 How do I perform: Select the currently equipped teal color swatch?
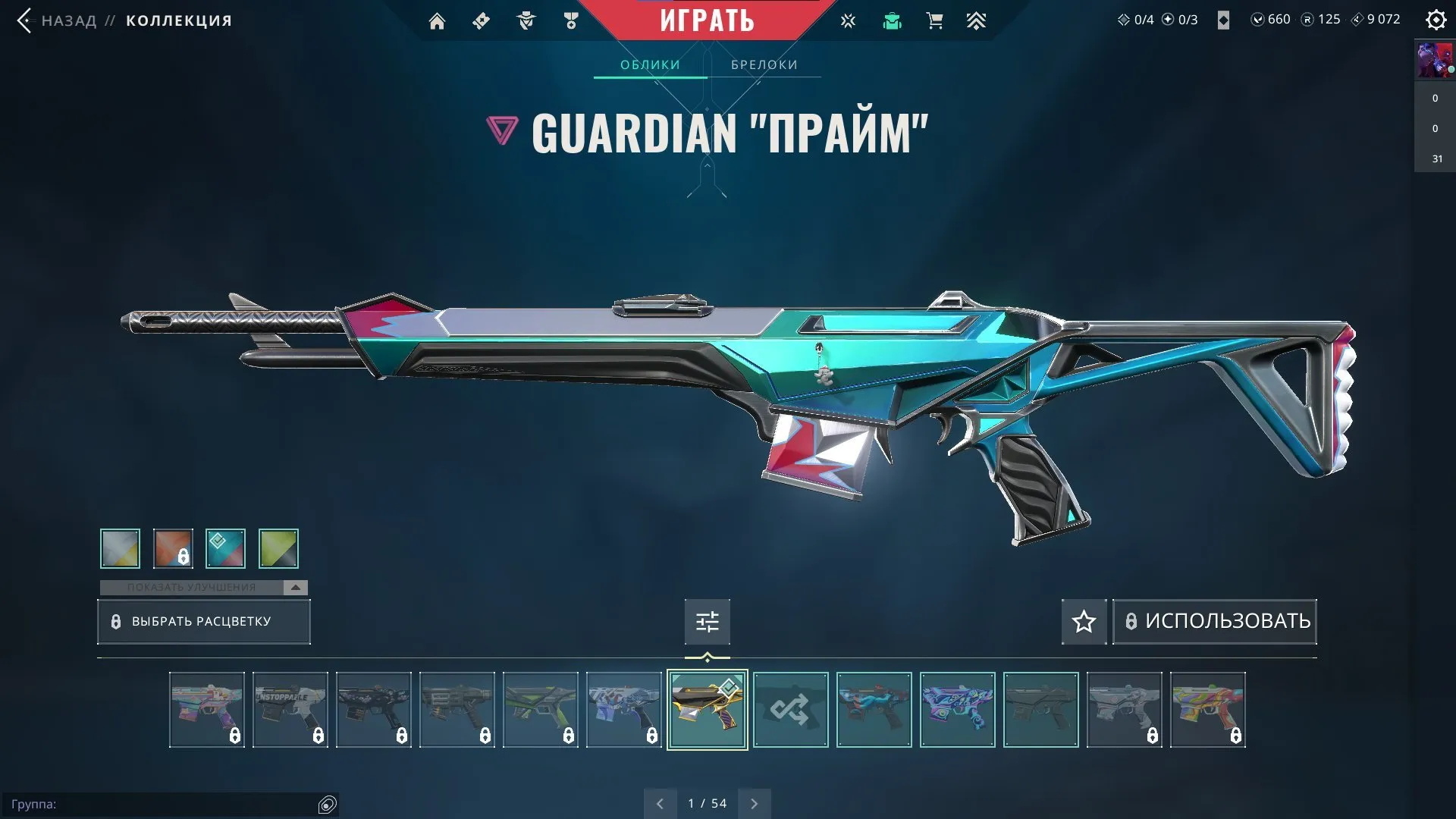click(225, 548)
